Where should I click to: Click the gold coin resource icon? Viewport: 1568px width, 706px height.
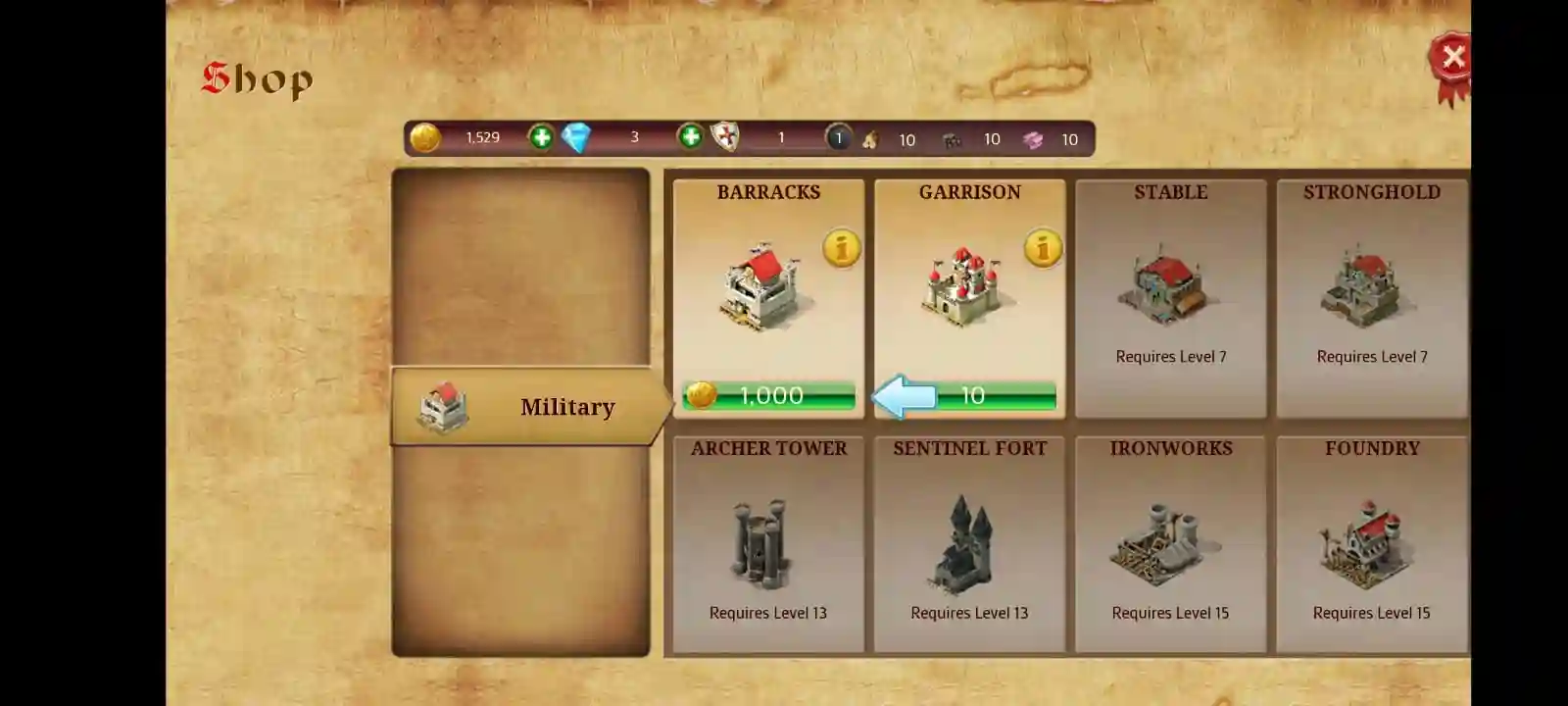[x=424, y=137]
